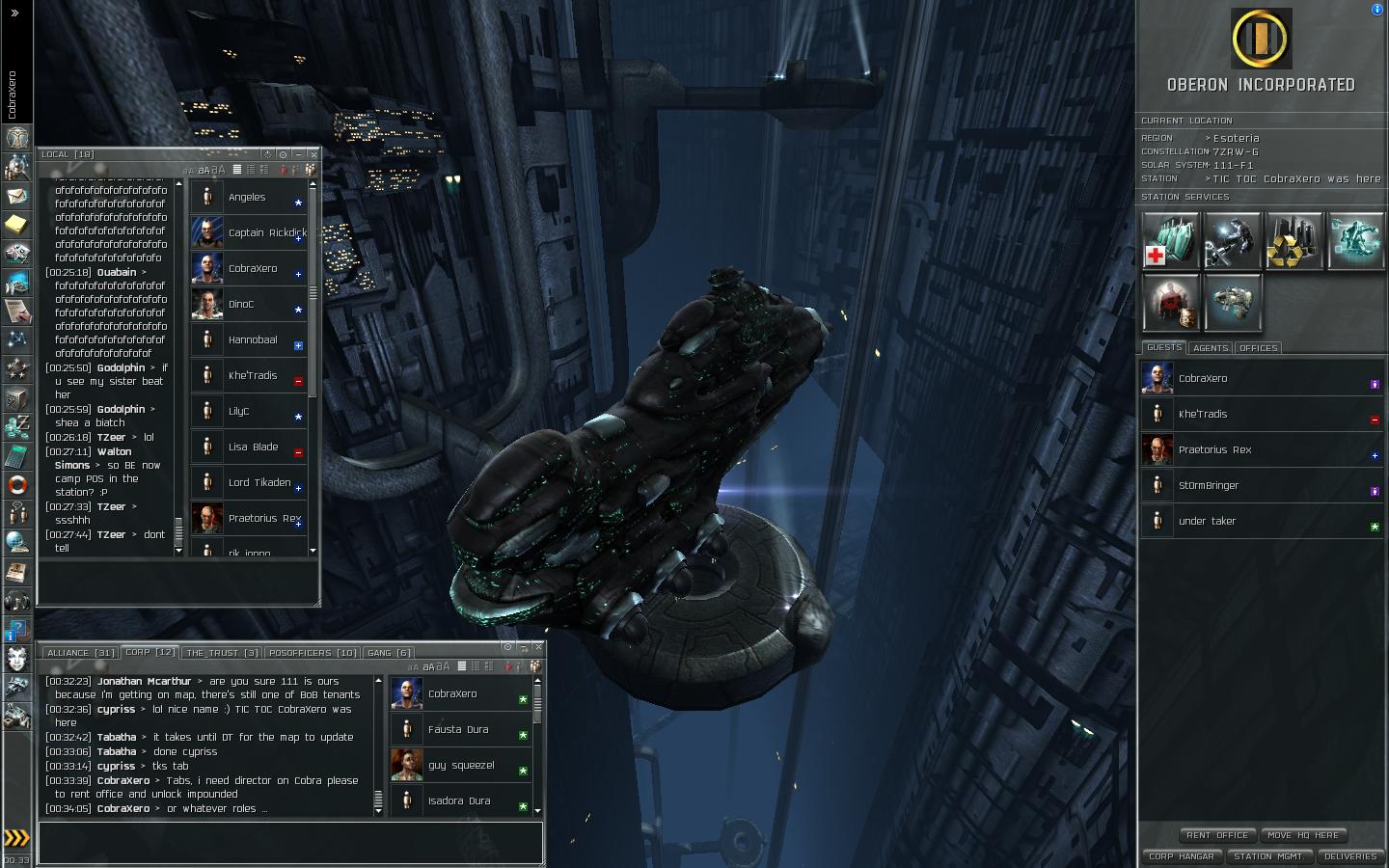The width and height of the screenshot is (1389, 868).
Task: Select the POSOFFICERS chat tab
Action: click(313, 653)
